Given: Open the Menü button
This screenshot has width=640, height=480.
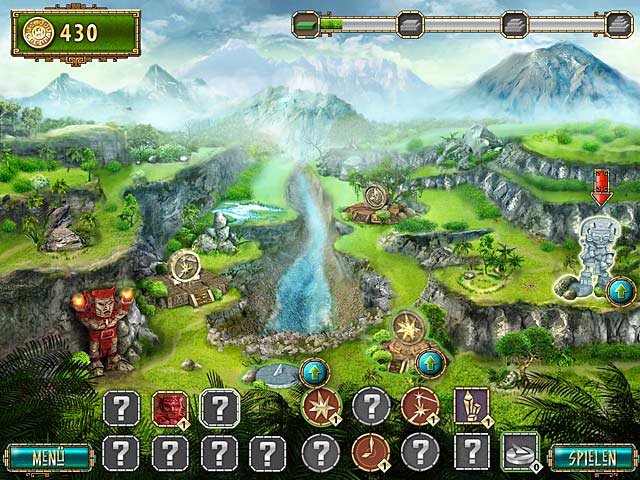Looking at the screenshot, I should (47, 458).
